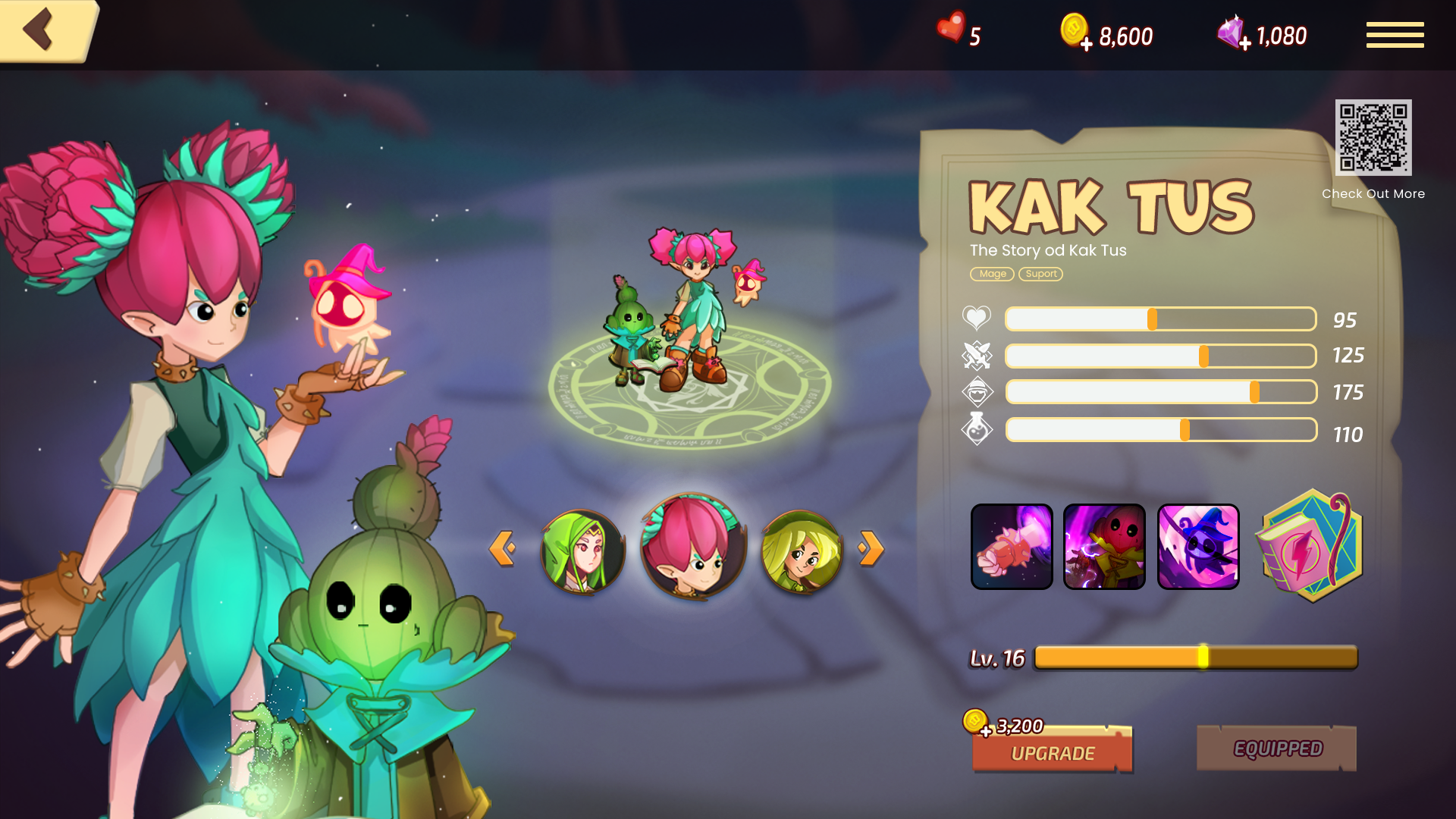Viewport: 1456px width, 819px height.
Task: View the red hooded figure skill icon
Action: 1104,546
